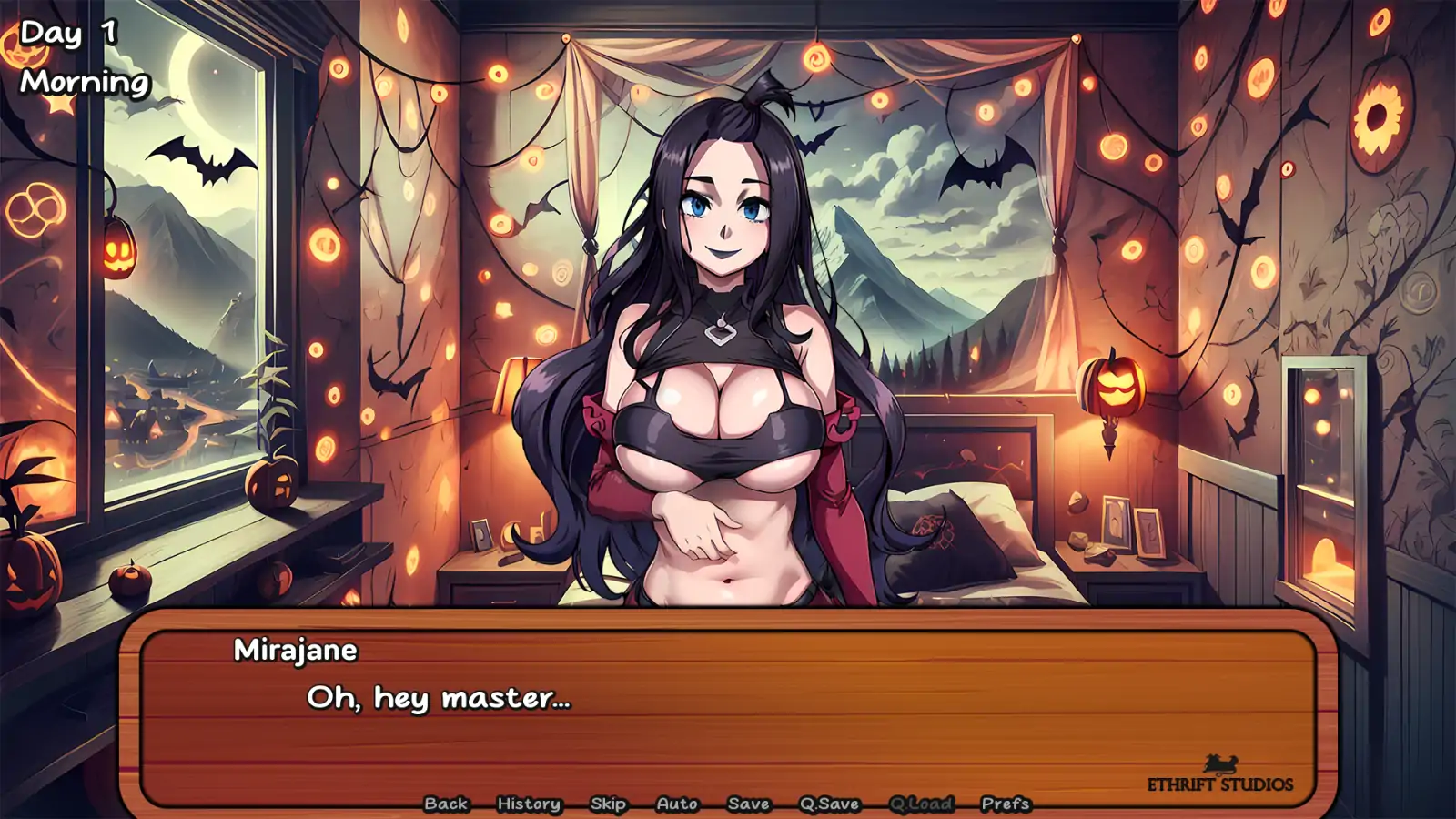Viewport: 1456px width, 819px height.
Task: Open the Prefs settings
Action: click(x=1006, y=804)
